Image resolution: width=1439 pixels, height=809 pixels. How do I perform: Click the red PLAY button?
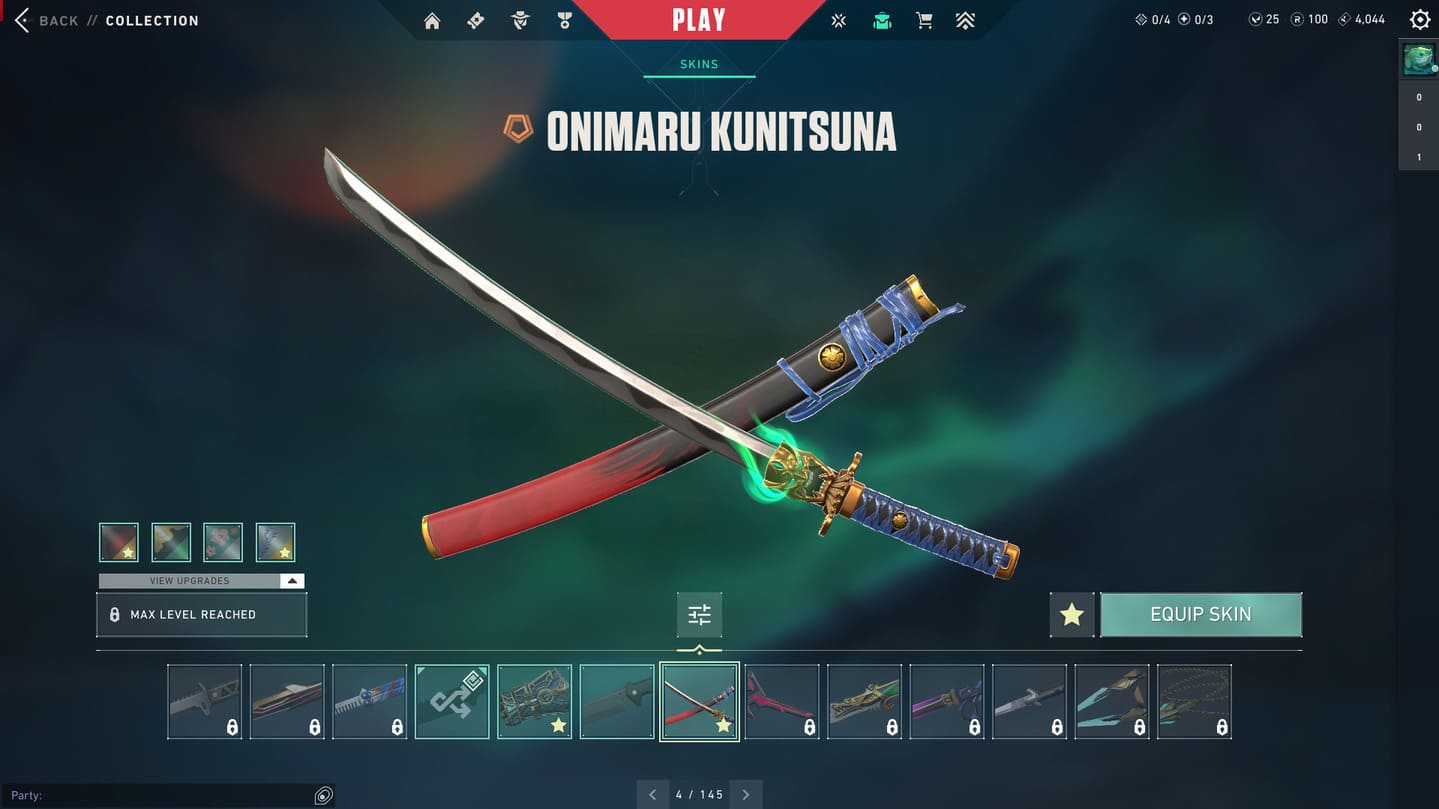click(x=698, y=20)
